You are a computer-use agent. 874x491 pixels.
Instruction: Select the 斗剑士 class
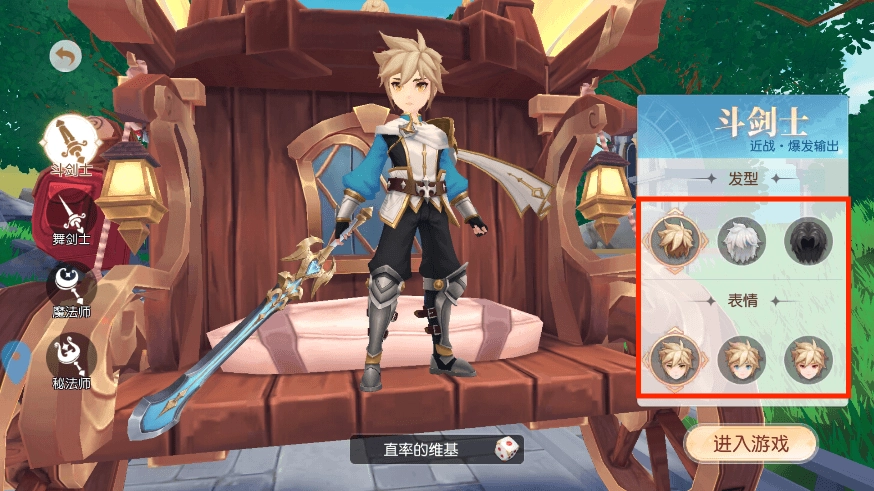click(71, 140)
